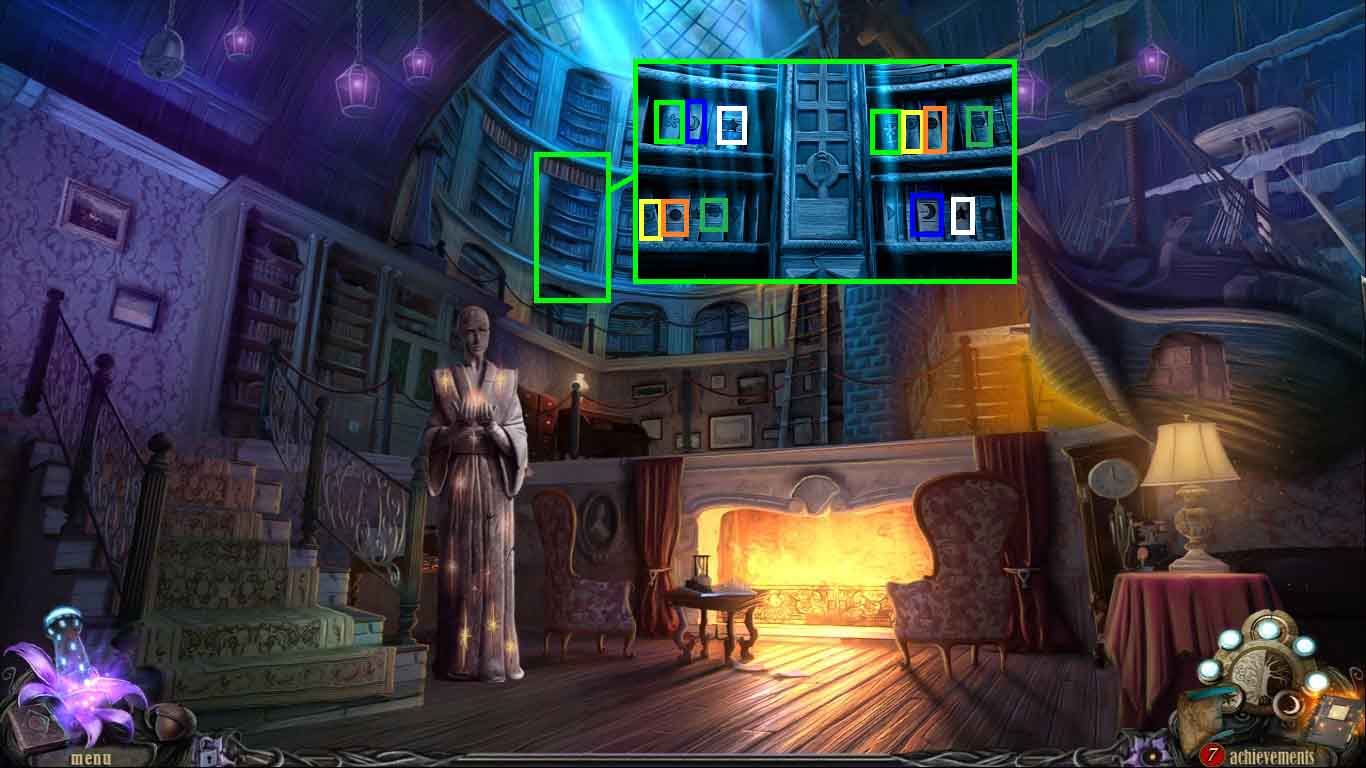Screen dimensions: 1366x768
Task: Click the topmost glowing orb on the amulet
Action: point(1269,628)
